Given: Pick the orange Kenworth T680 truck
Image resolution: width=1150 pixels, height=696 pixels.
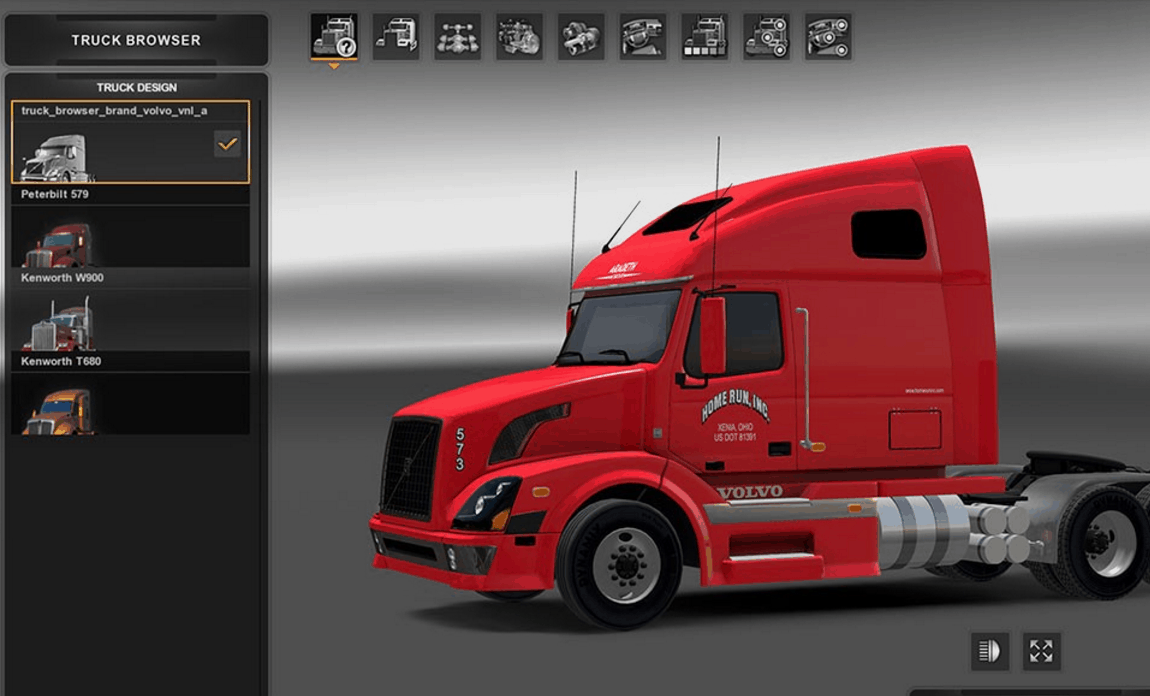Looking at the screenshot, I should point(130,403).
